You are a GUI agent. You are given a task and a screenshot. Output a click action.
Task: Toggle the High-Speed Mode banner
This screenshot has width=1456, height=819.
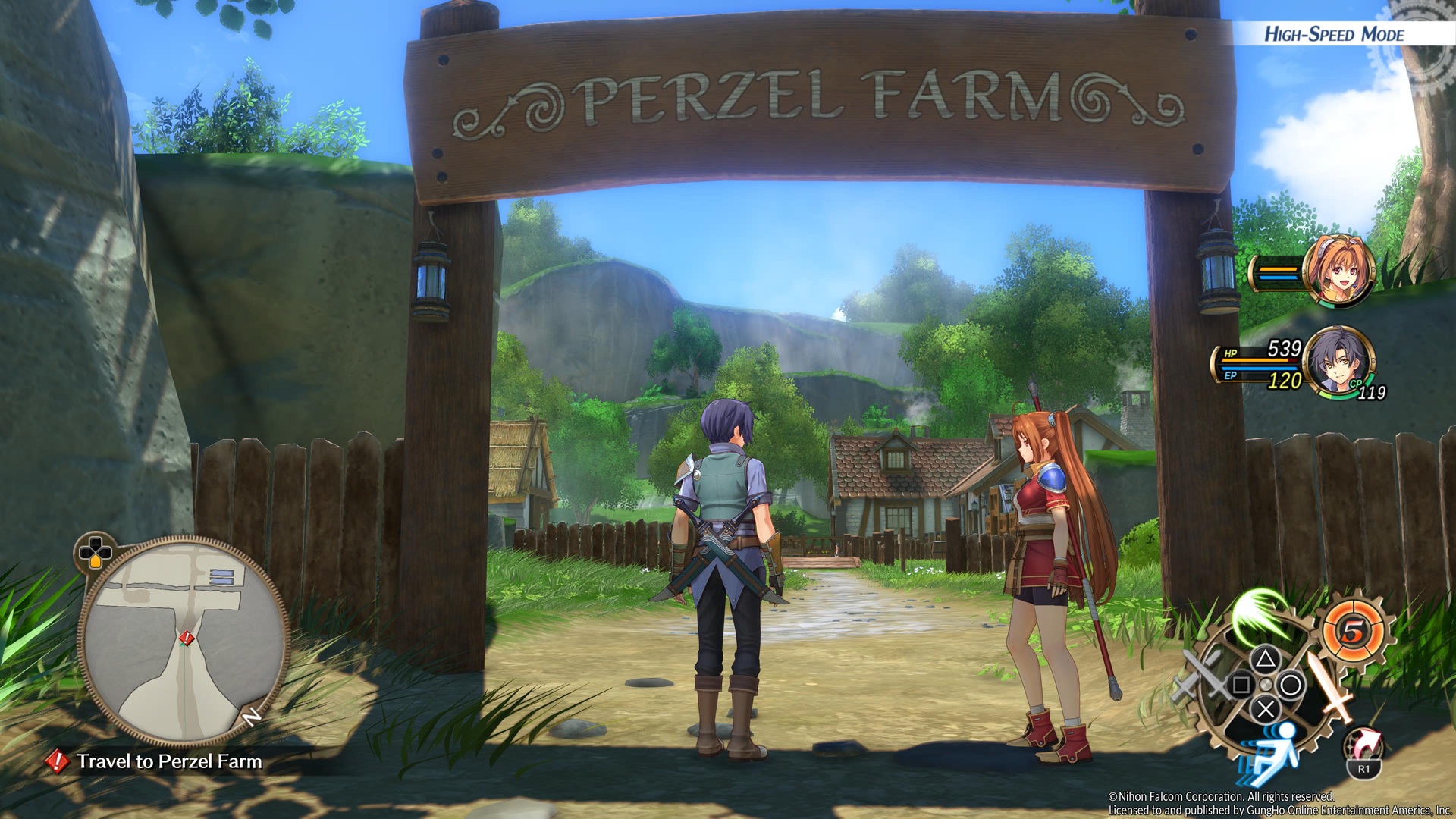1333,34
